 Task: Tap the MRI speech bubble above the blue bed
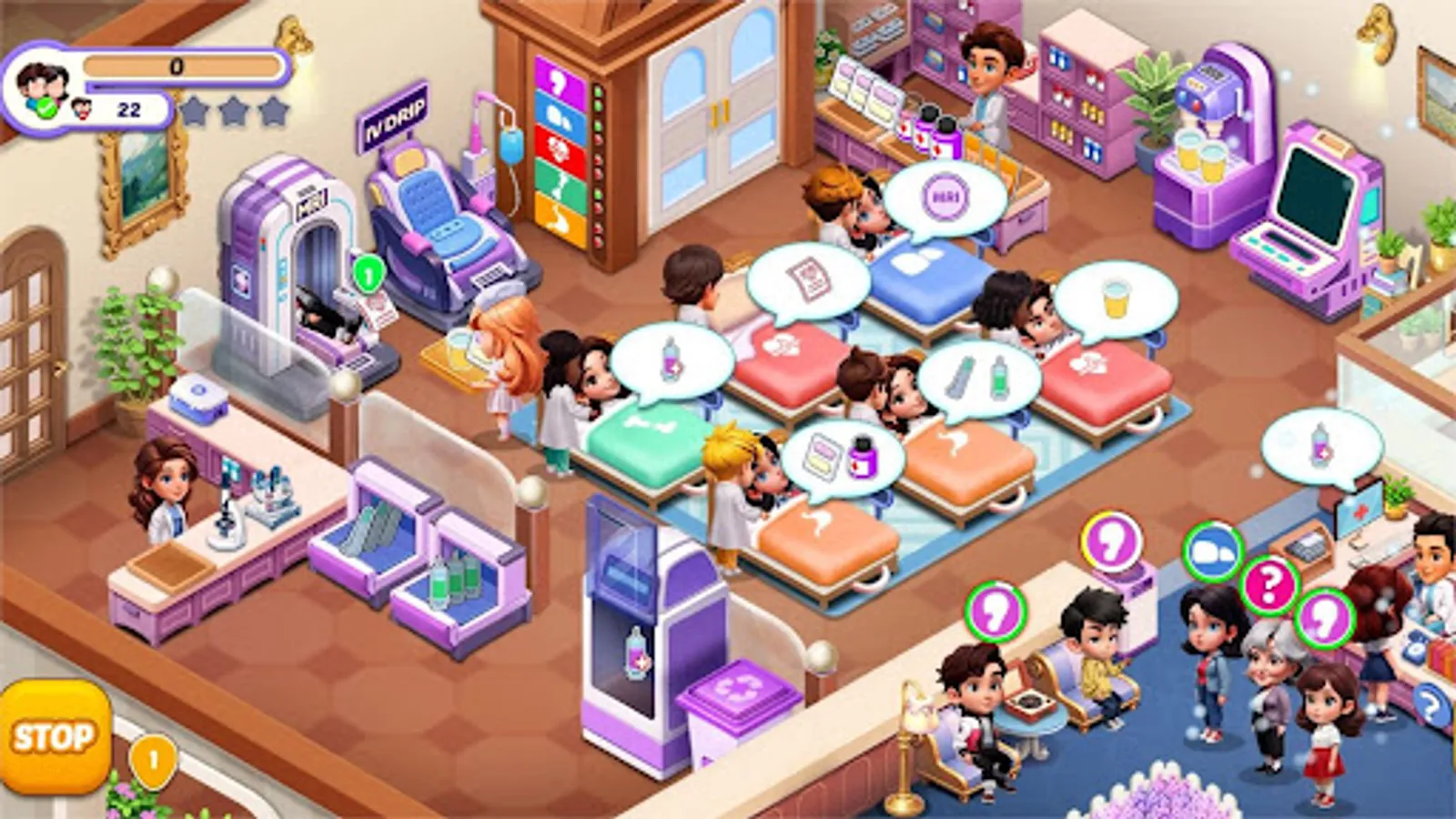(946, 193)
